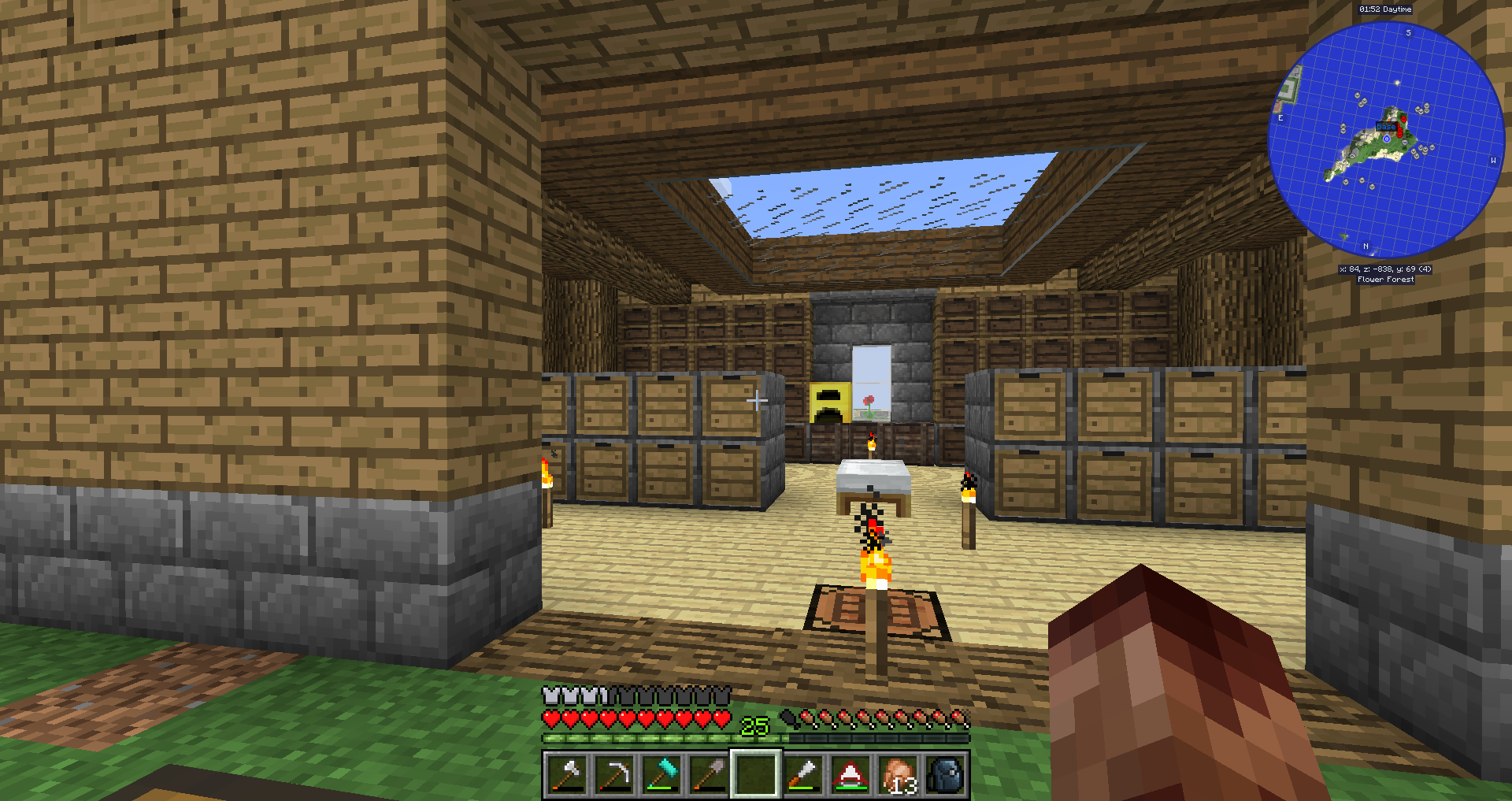Choose the cooked chicken stack of 13
Image resolution: width=1512 pixels, height=801 pixels.
click(899, 774)
